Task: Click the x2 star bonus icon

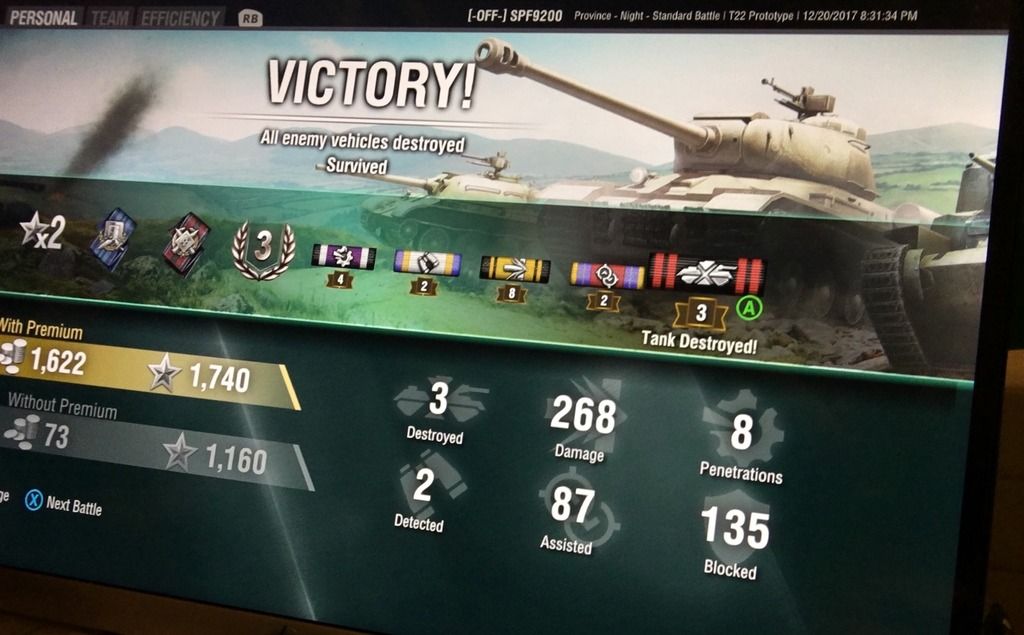Action: click(x=42, y=232)
